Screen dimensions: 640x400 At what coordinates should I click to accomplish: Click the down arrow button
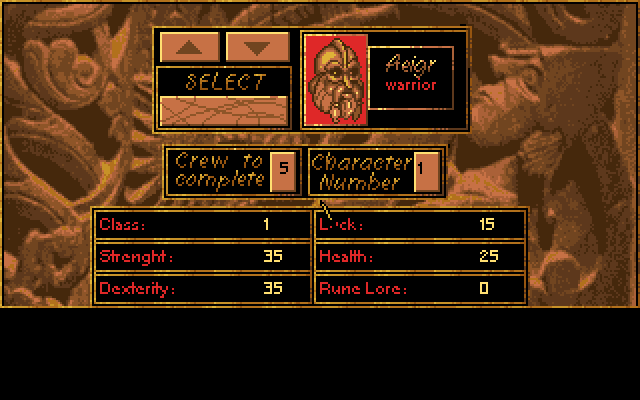(257, 46)
